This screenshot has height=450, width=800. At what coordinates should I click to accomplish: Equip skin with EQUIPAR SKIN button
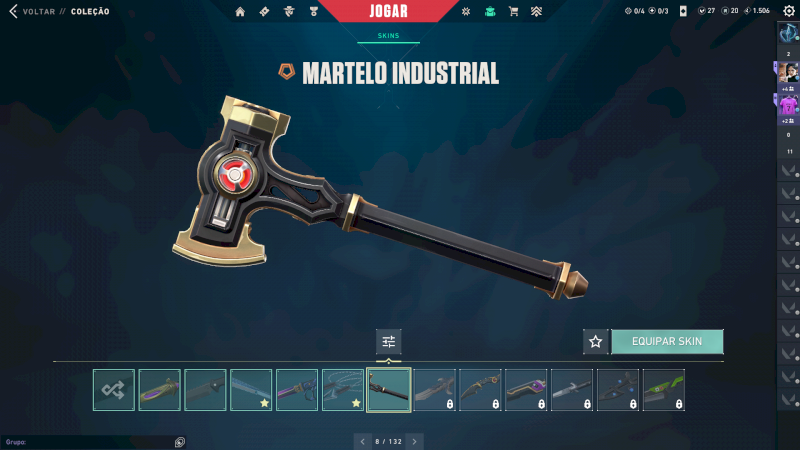pos(667,342)
